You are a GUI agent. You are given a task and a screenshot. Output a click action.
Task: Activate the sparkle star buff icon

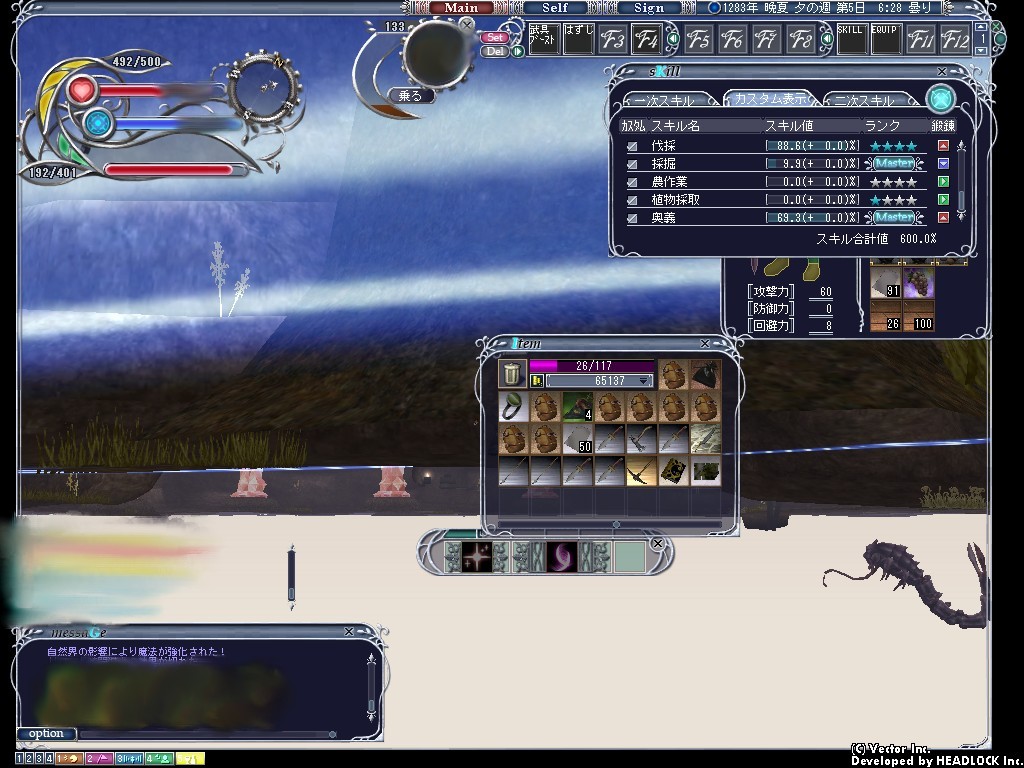[477, 556]
